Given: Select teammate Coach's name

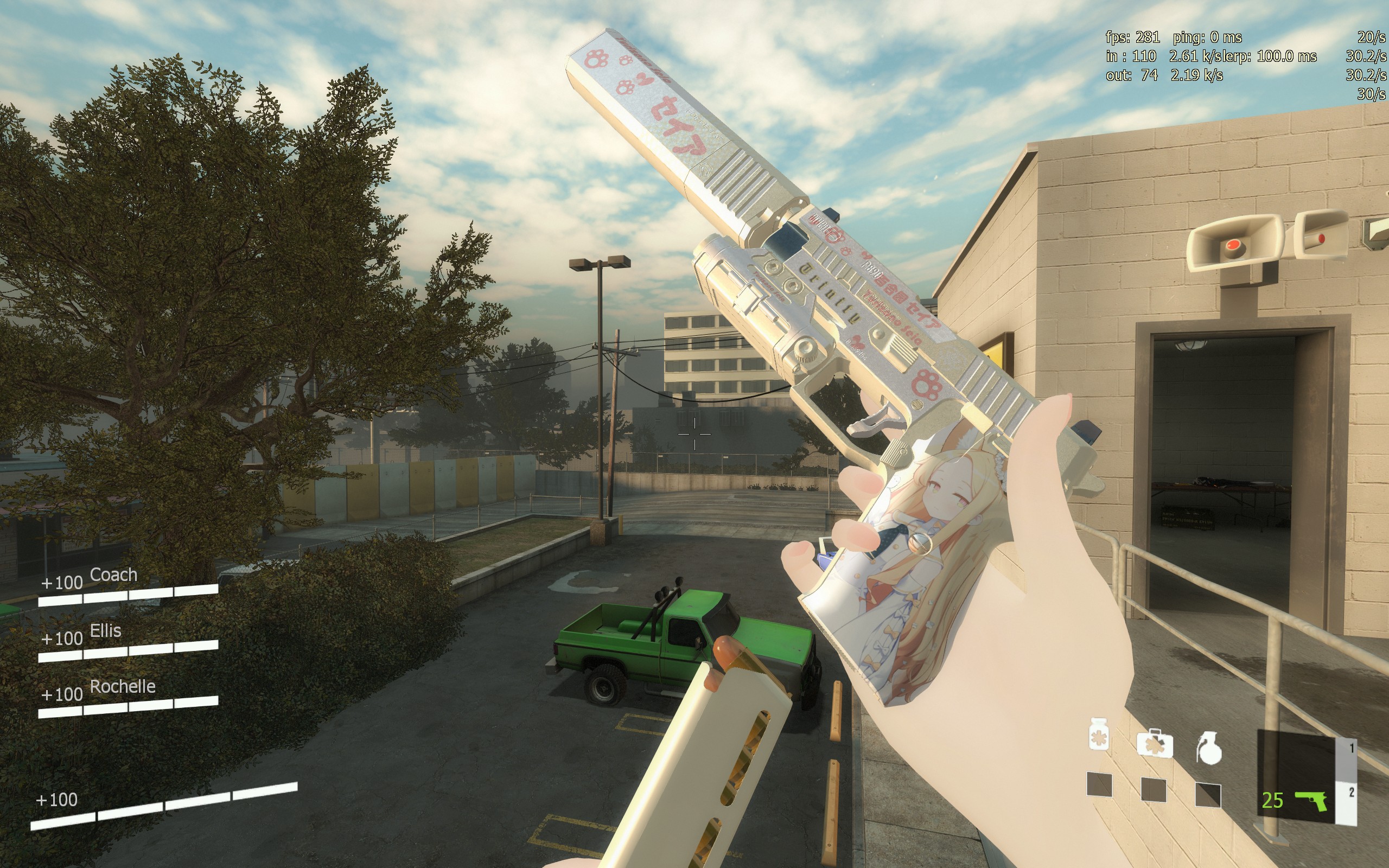Looking at the screenshot, I should click(x=113, y=575).
